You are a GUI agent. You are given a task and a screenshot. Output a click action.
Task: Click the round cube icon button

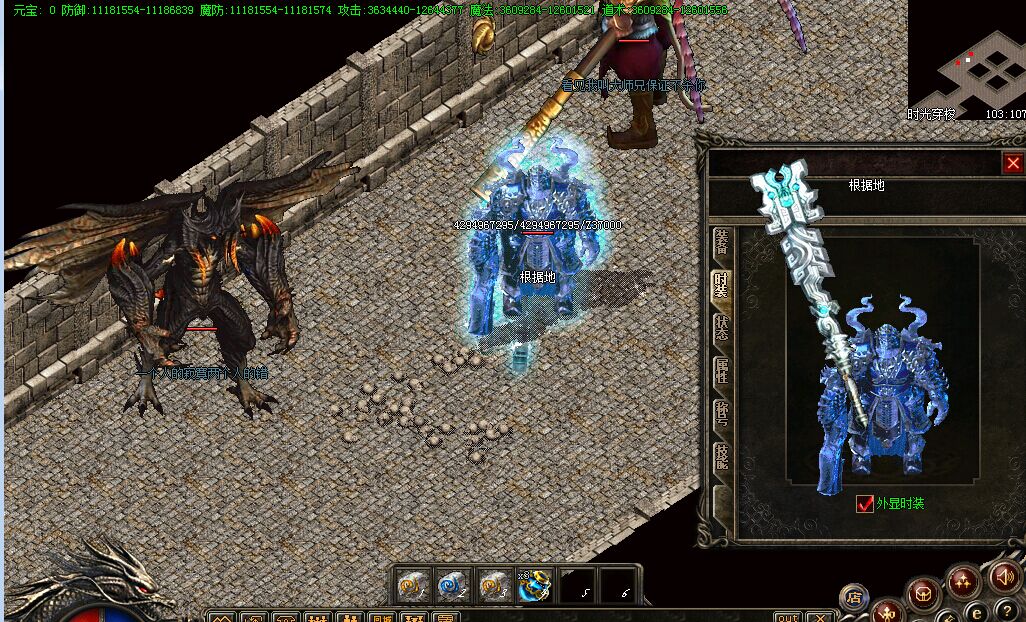coord(923,593)
